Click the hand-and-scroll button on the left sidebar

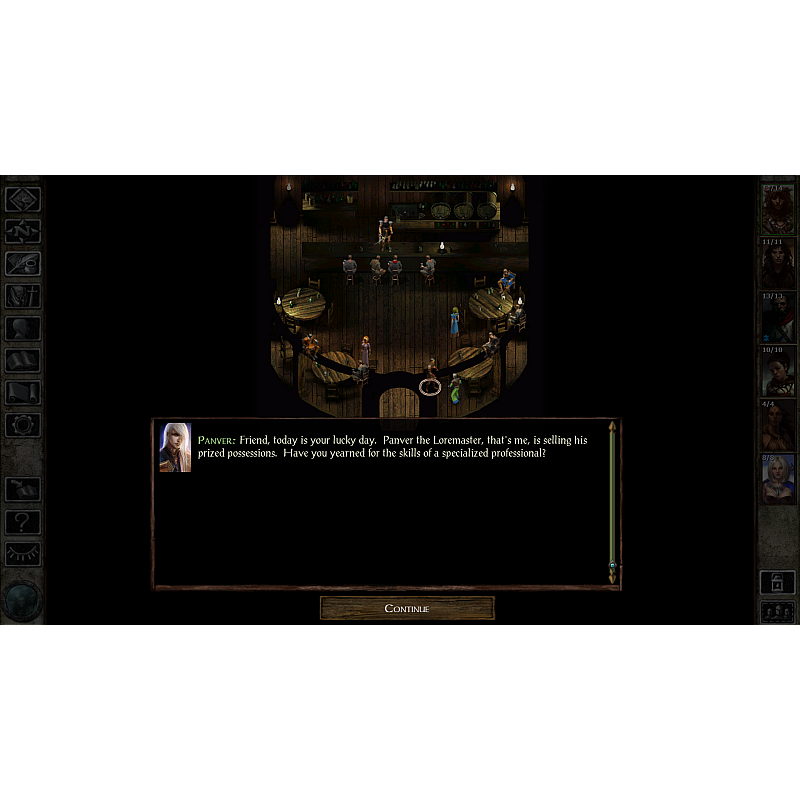tap(22, 489)
